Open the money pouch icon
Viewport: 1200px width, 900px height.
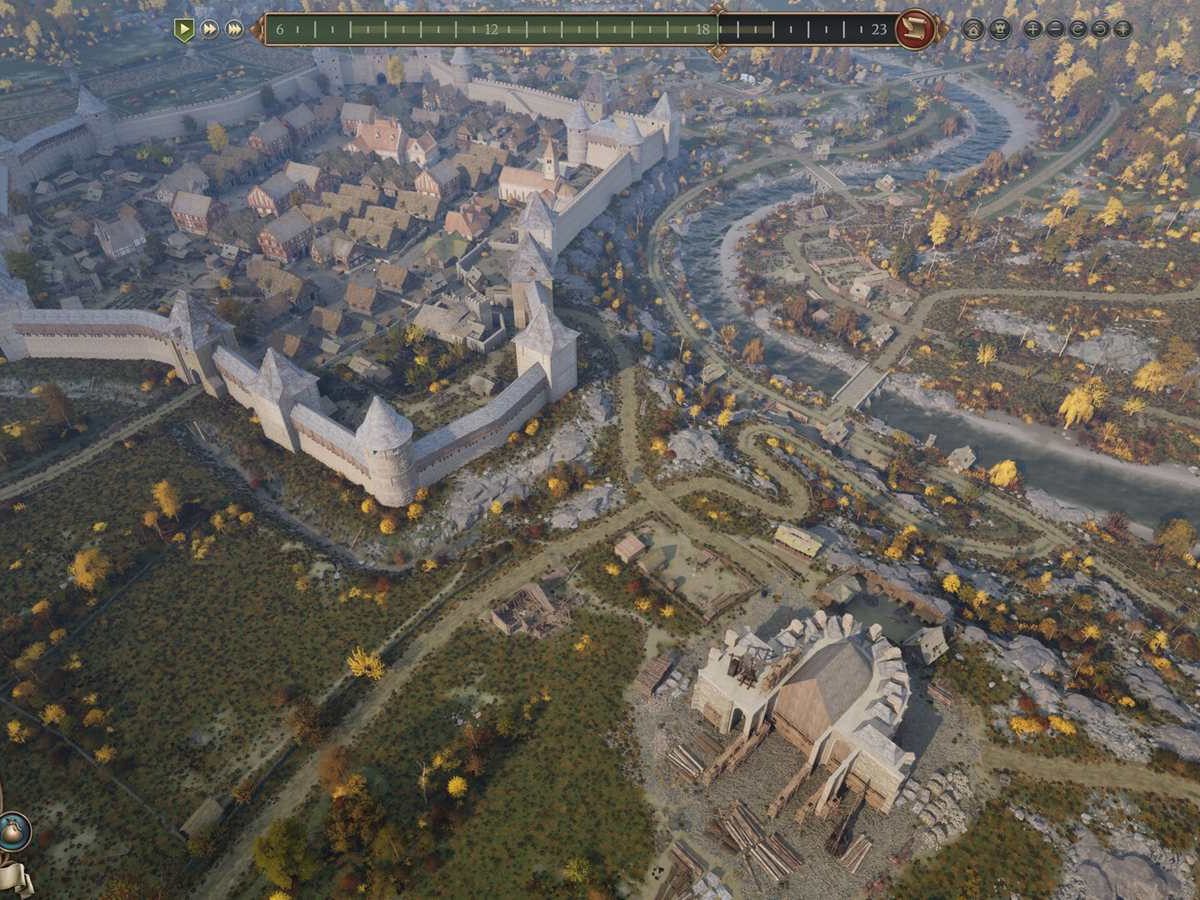14,832
